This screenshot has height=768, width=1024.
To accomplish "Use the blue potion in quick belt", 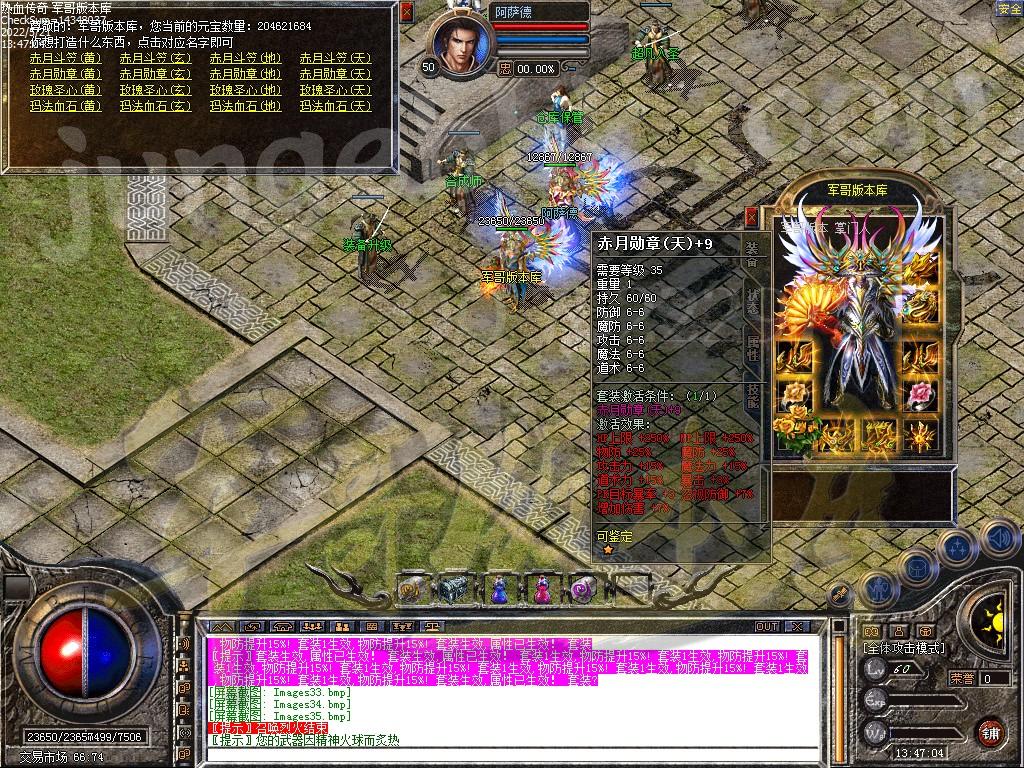I will click(498, 590).
